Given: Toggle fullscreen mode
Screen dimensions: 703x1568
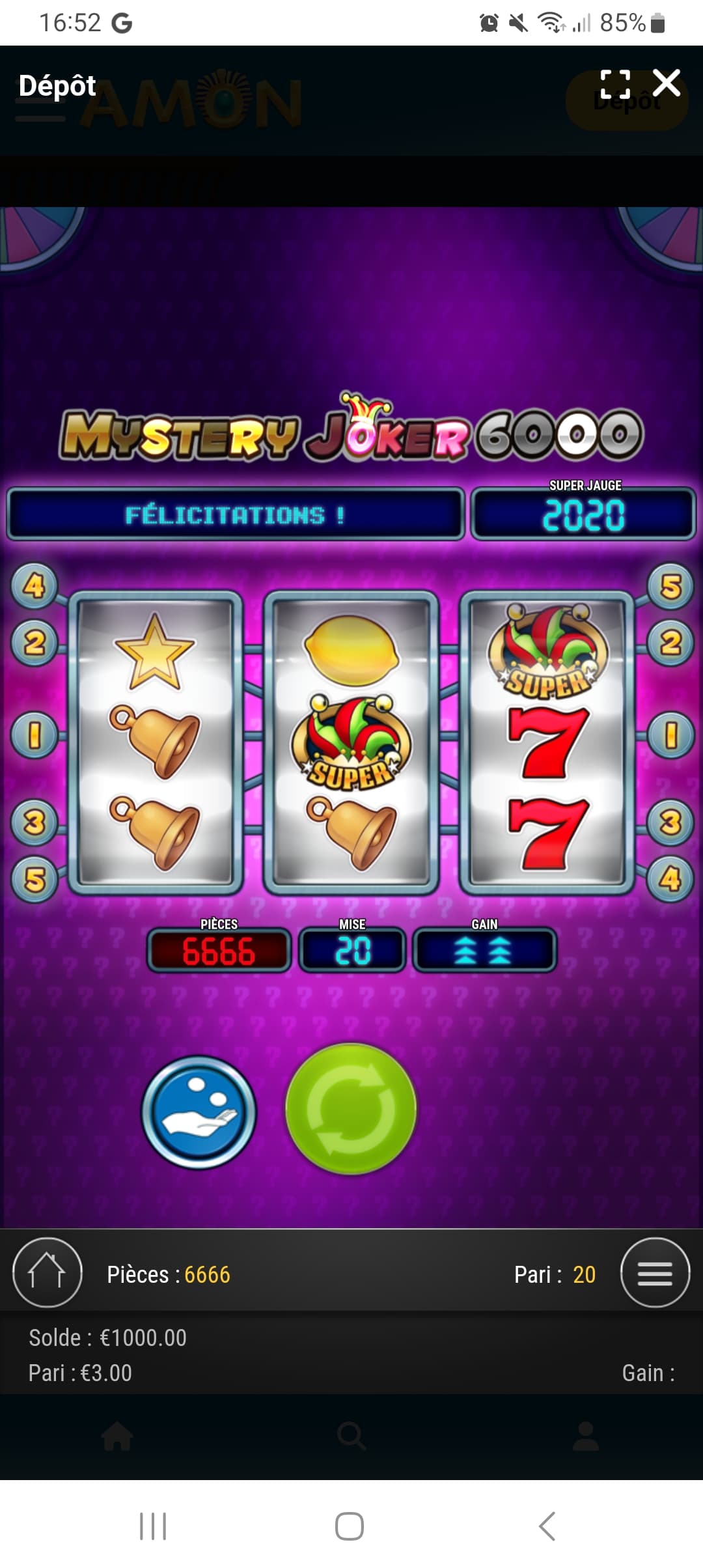Looking at the screenshot, I should coord(615,84).
